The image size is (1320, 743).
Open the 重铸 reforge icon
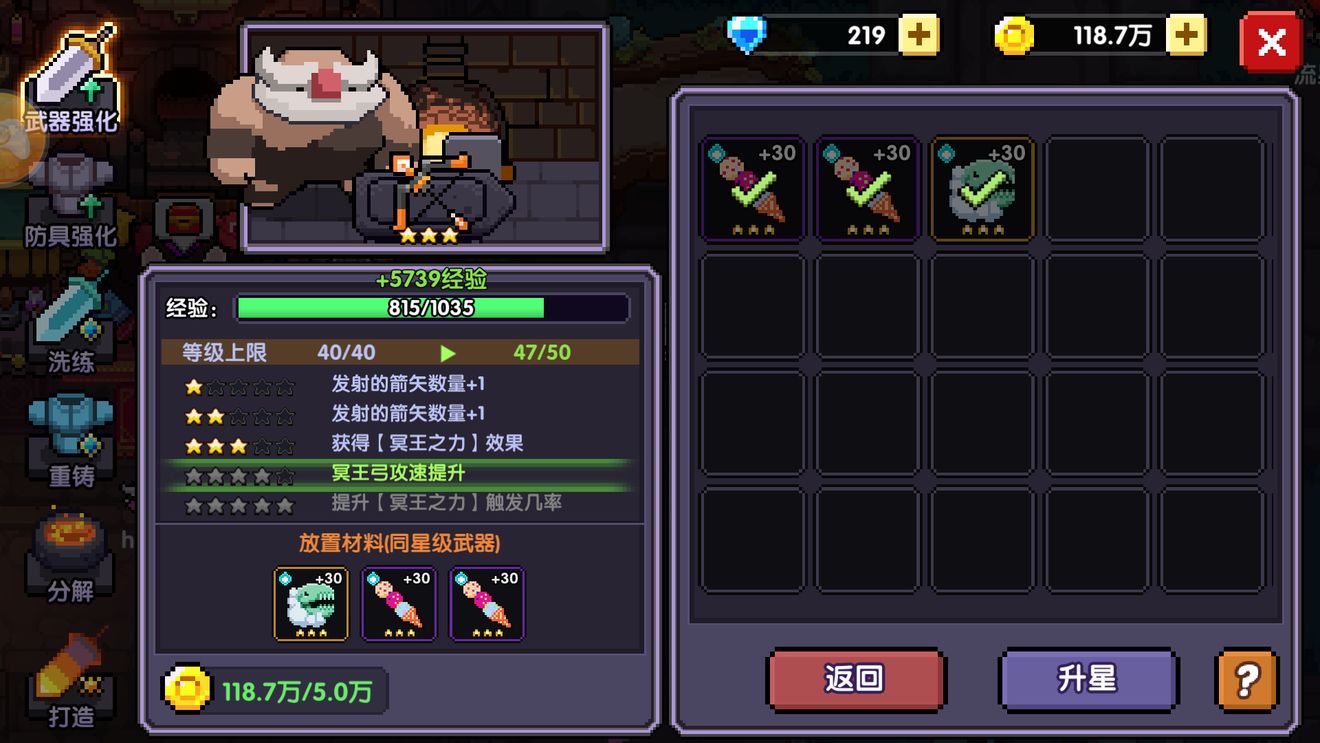[x=70, y=430]
